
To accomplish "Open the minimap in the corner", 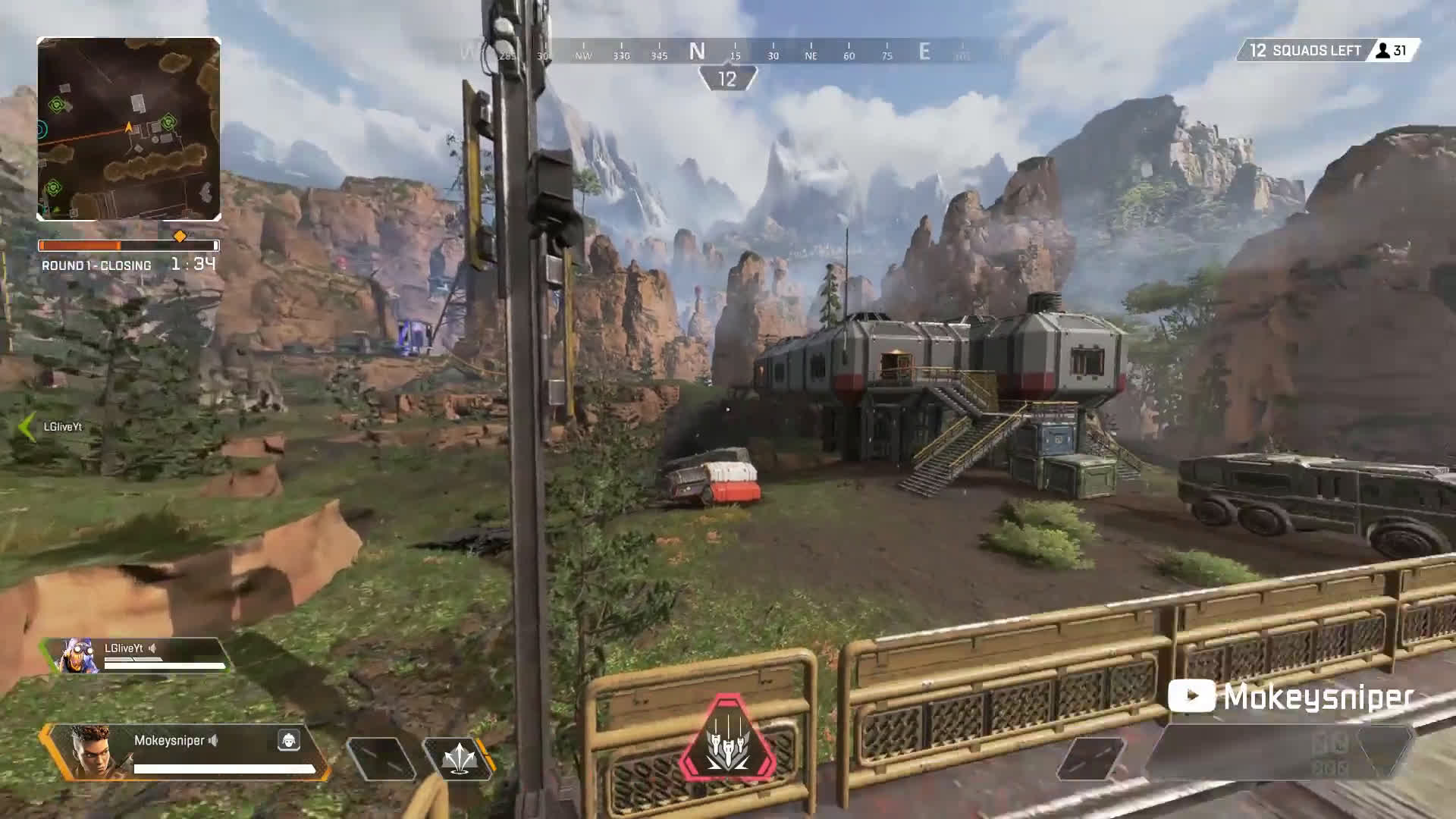I will point(129,129).
